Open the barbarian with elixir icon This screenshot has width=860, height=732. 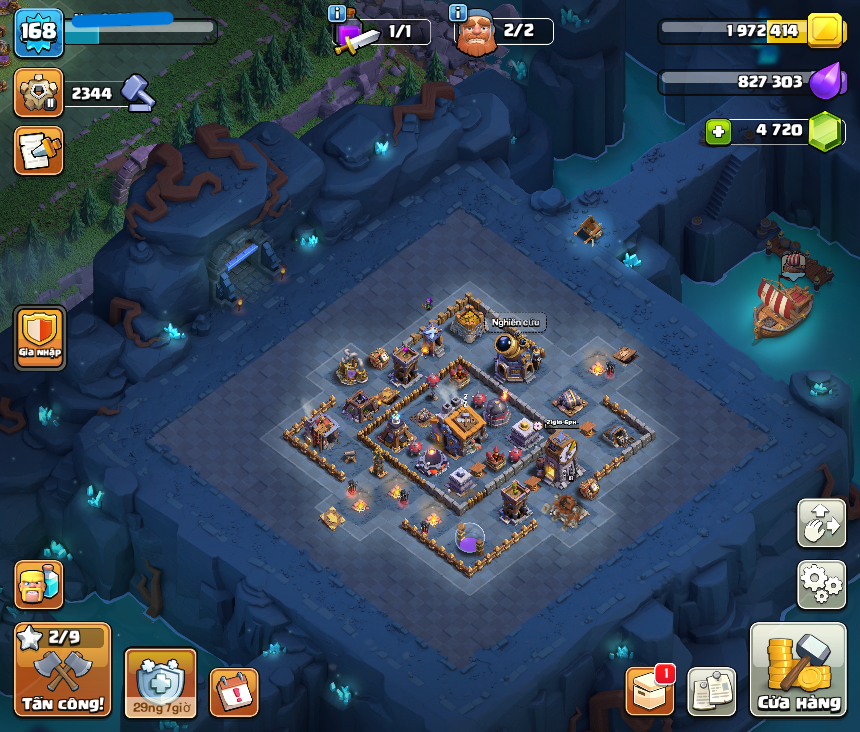[x=39, y=584]
